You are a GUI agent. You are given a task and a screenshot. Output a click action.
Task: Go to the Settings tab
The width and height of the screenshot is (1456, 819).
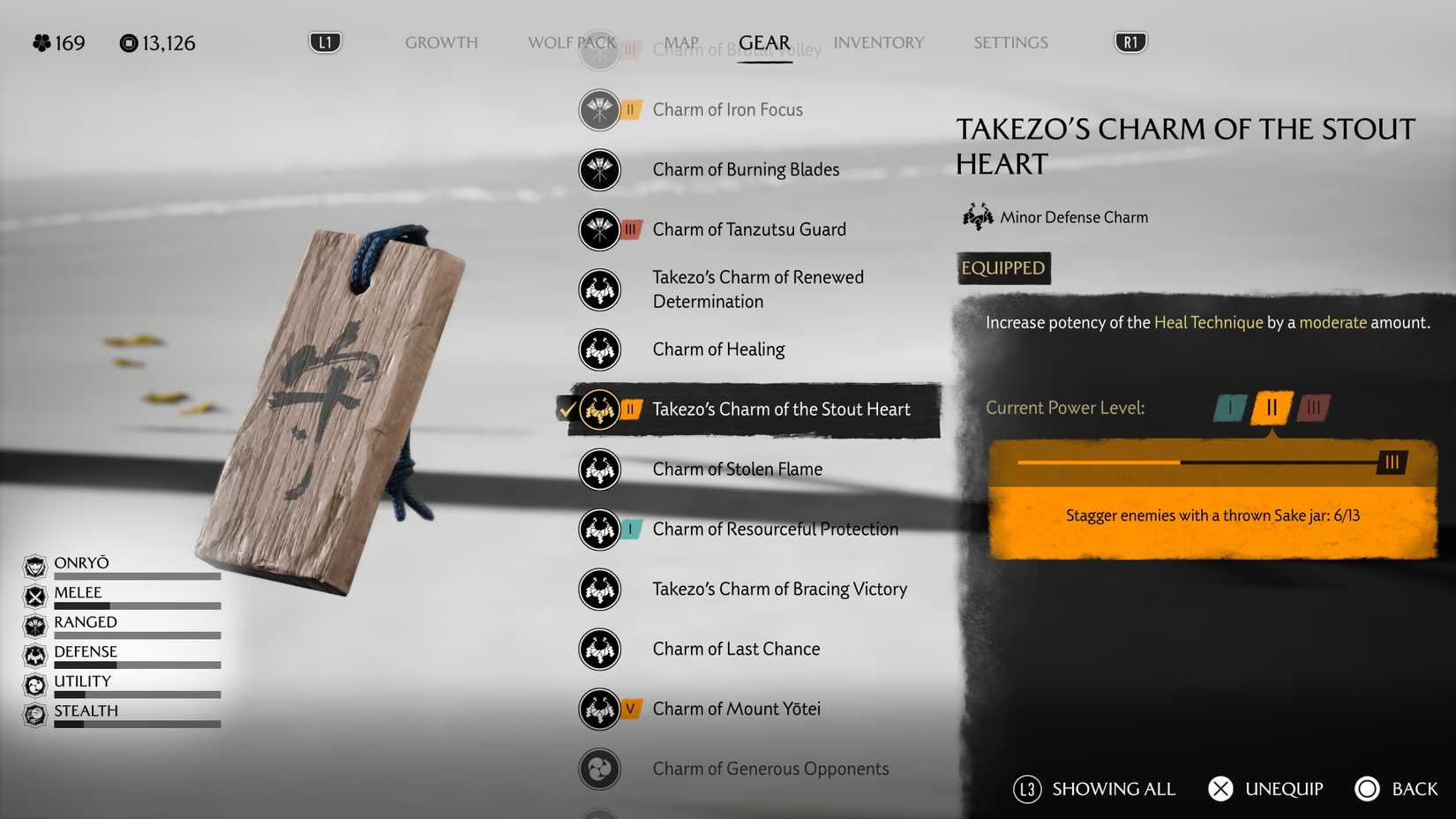[1010, 42]
